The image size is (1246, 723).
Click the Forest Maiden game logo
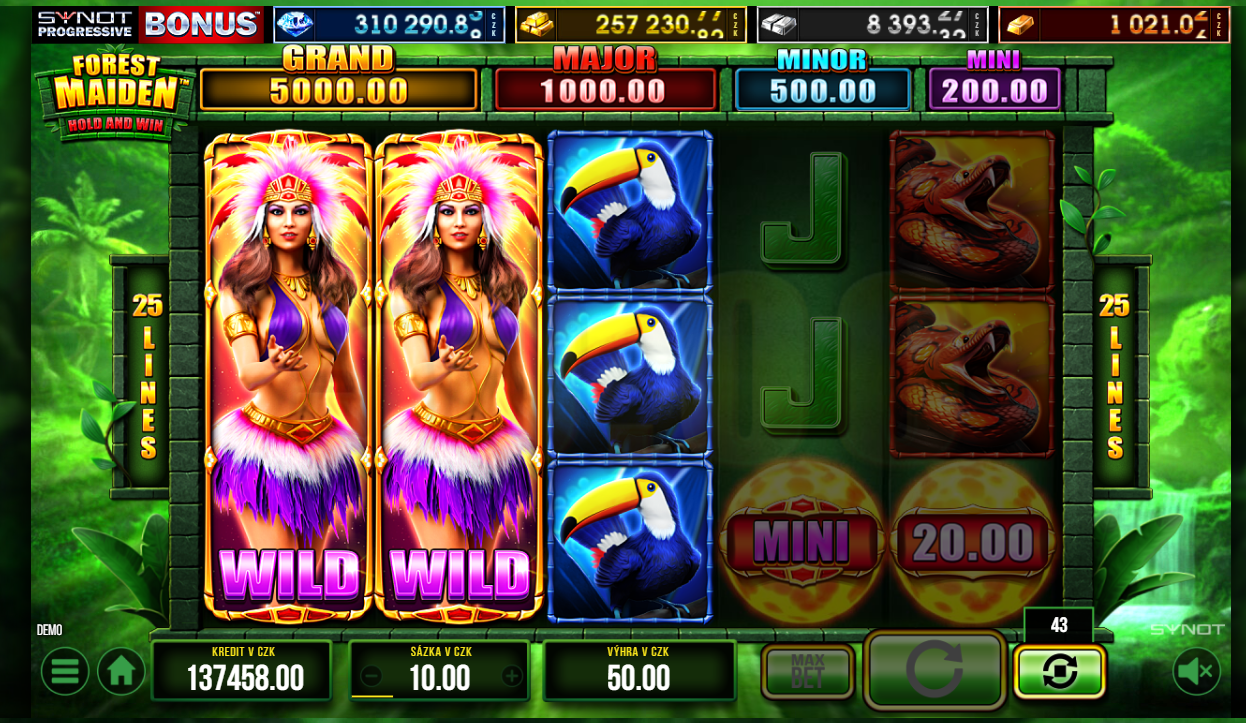[115, 93]
